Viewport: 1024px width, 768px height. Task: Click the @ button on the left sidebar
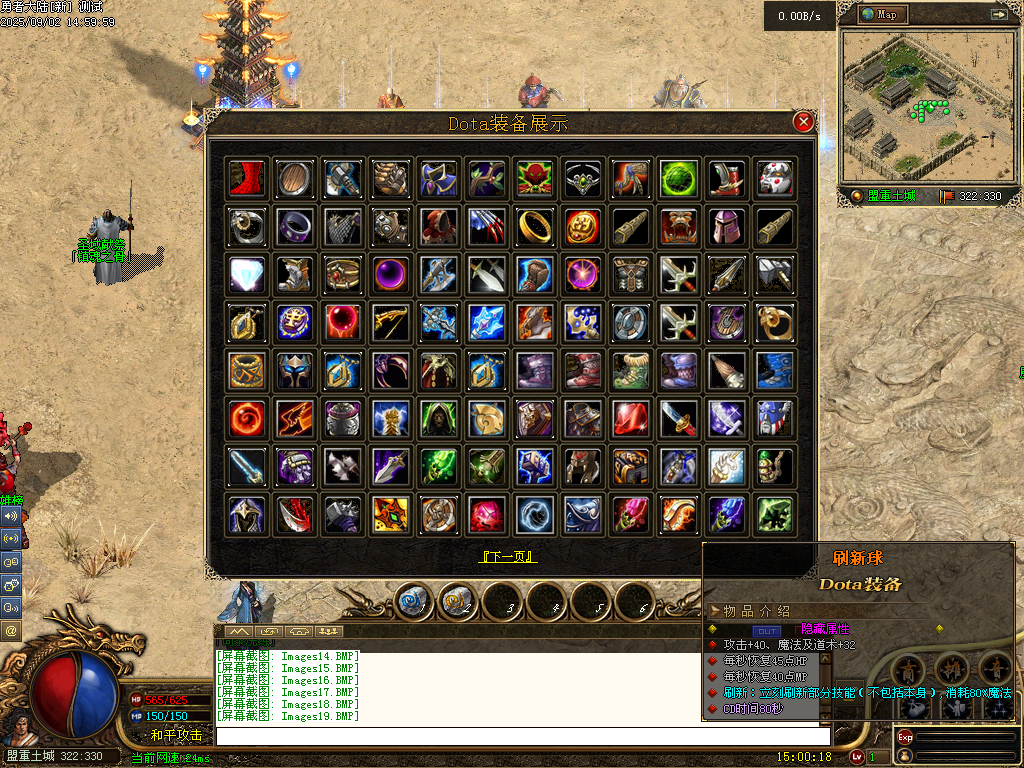click(x=11, y=631)
